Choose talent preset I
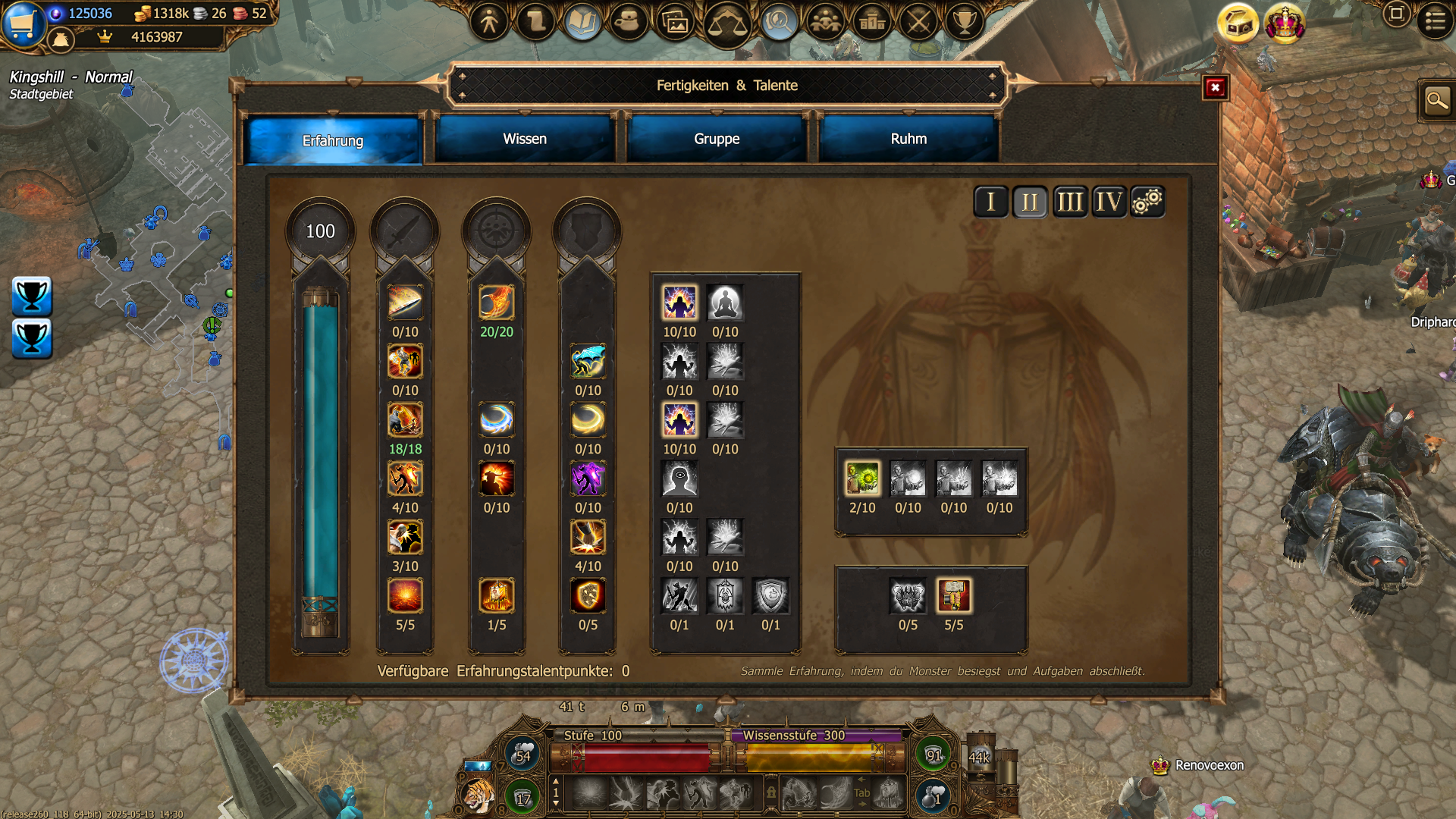 click(x=990, y=202)
